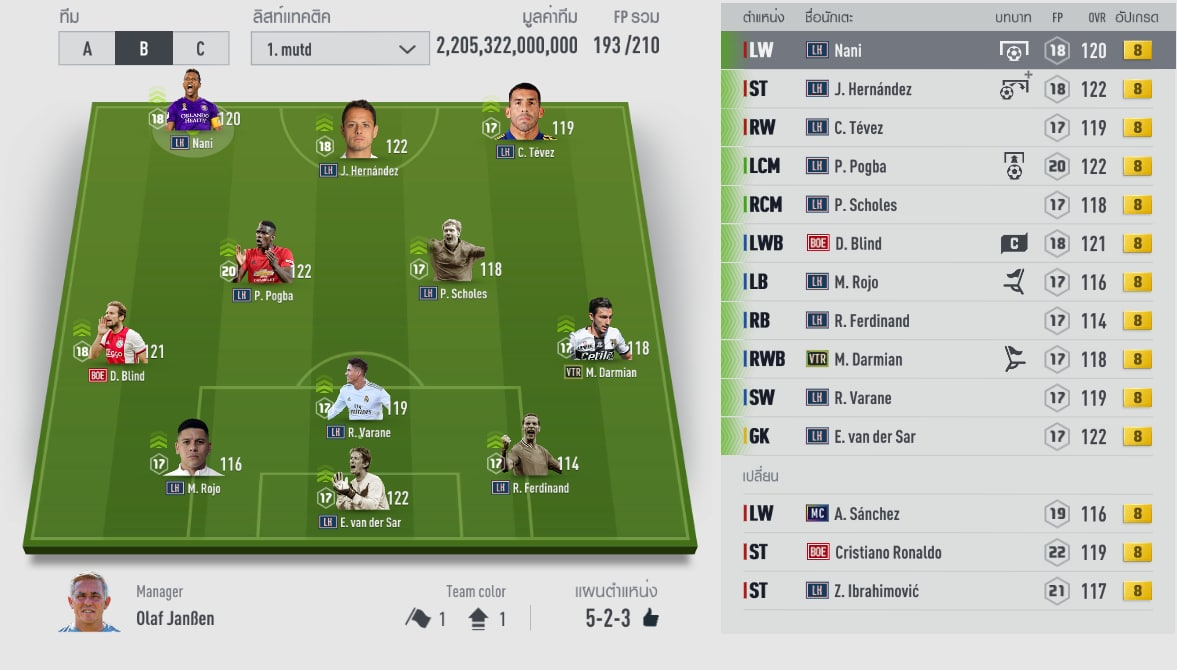Click P. Scholes card on the pitch
Image resolution: width=1177 pixels, height=670 pixels.
pos(455,256)
